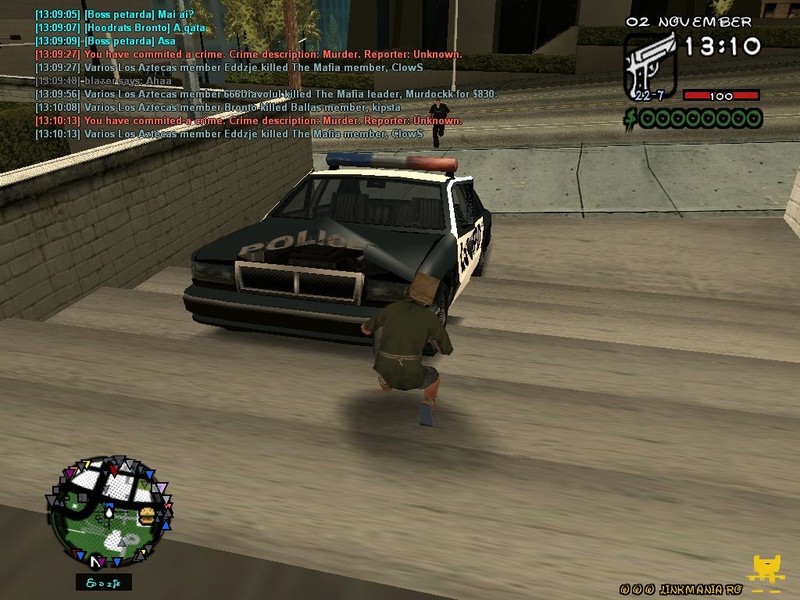Select the burger marker on the minimap
Viewport: 800px width, 600px height.
coord(146,516)
